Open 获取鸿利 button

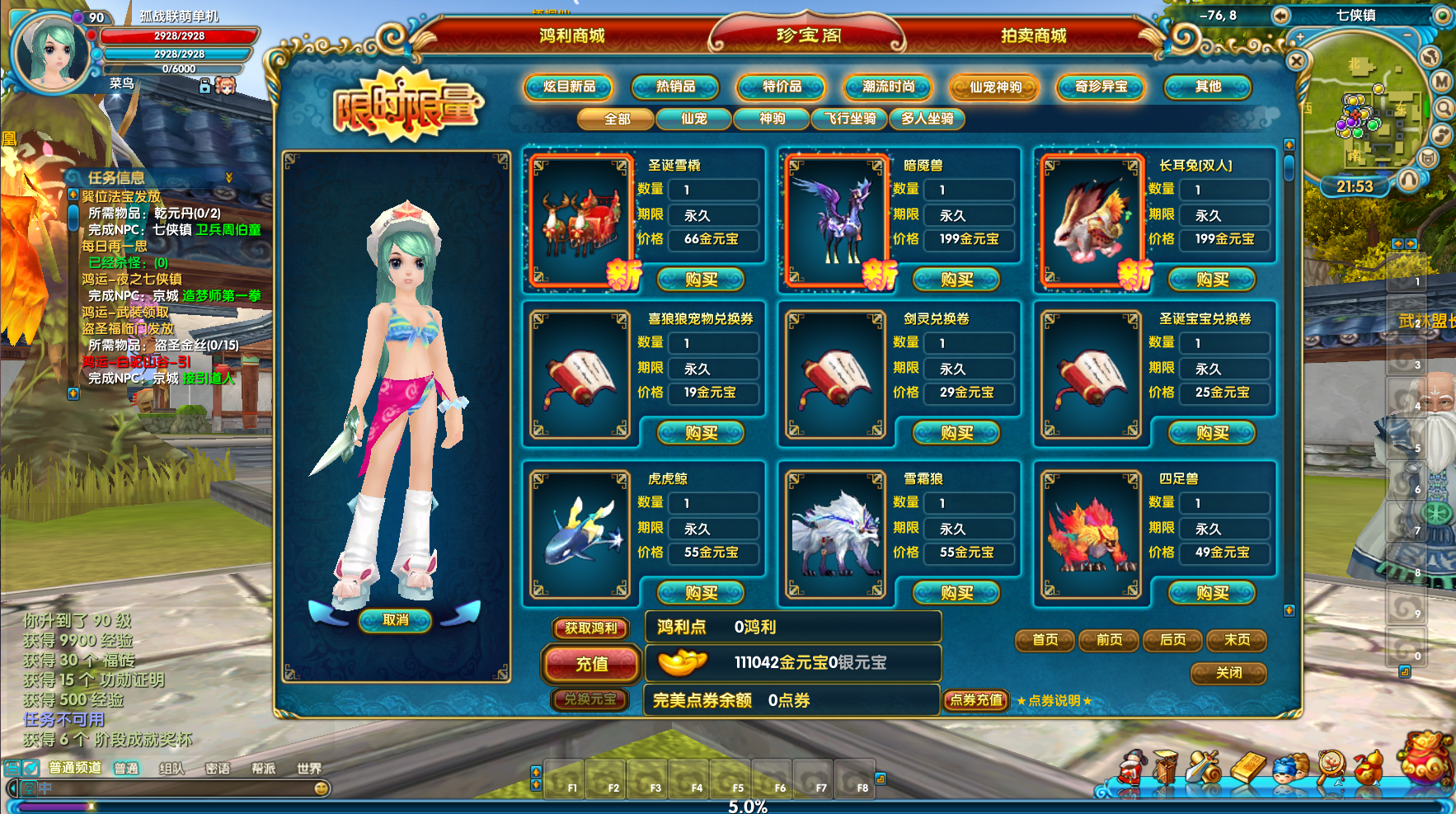(590, 628)
